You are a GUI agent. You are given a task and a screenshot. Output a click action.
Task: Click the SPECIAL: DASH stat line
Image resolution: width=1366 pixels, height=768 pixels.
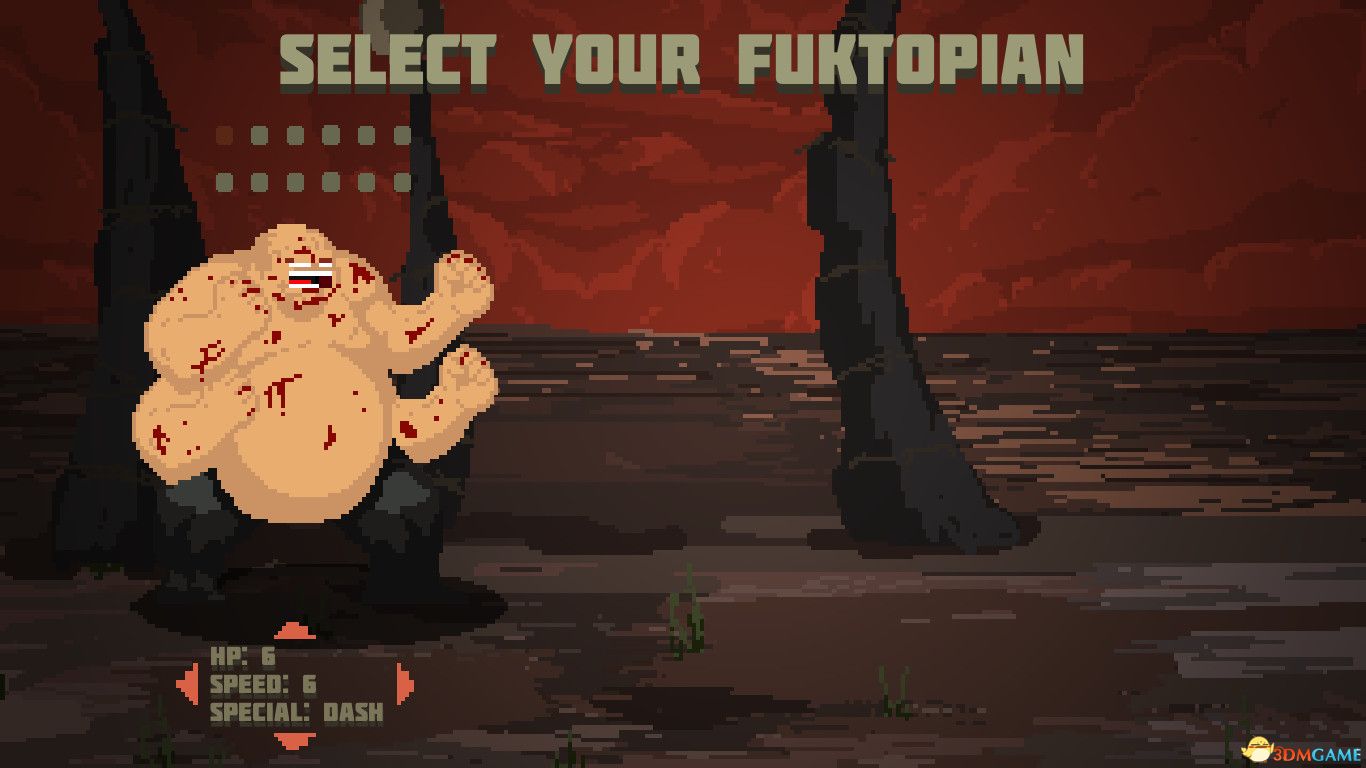pos(295,715)
